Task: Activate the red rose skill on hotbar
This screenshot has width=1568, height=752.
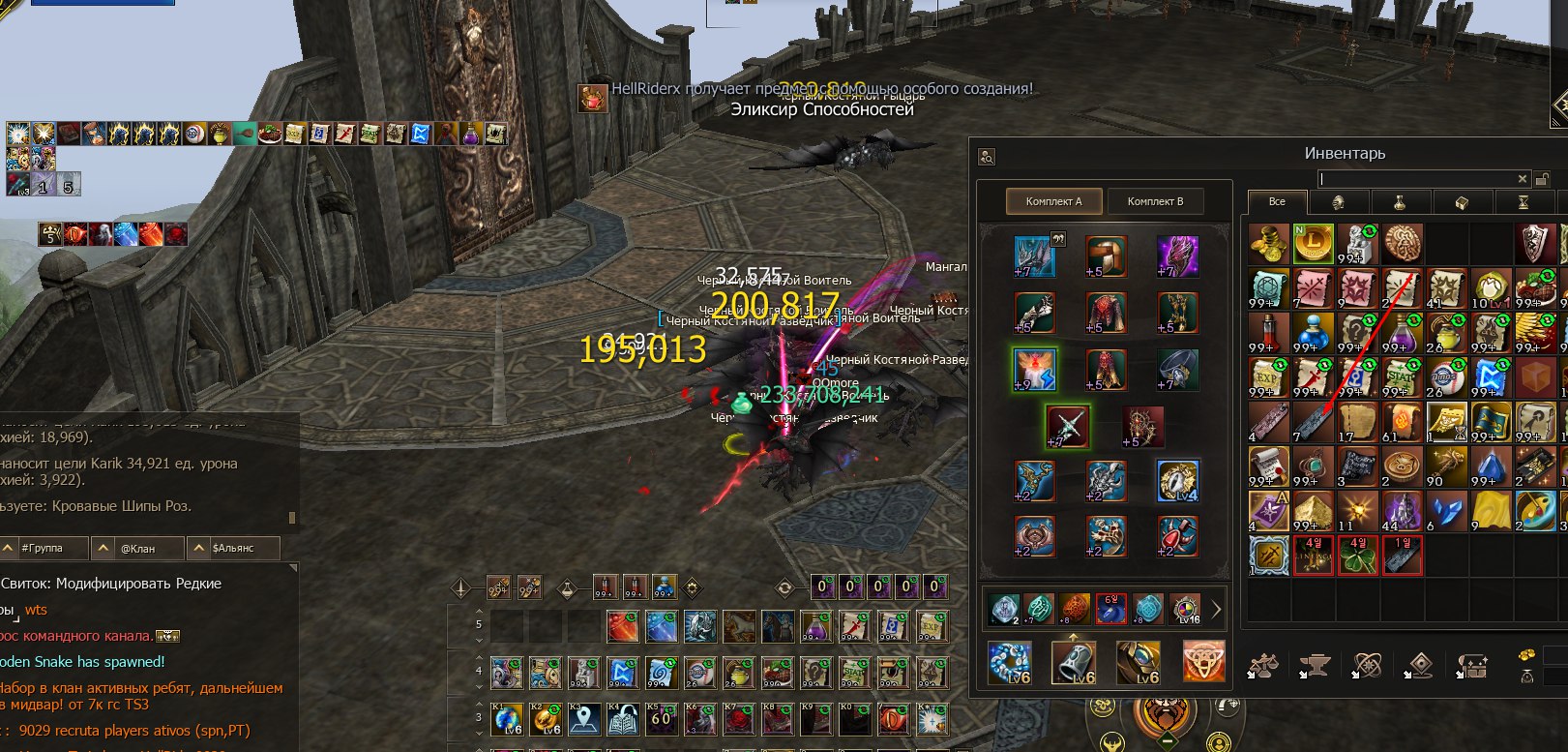Action: coord(738,720)
